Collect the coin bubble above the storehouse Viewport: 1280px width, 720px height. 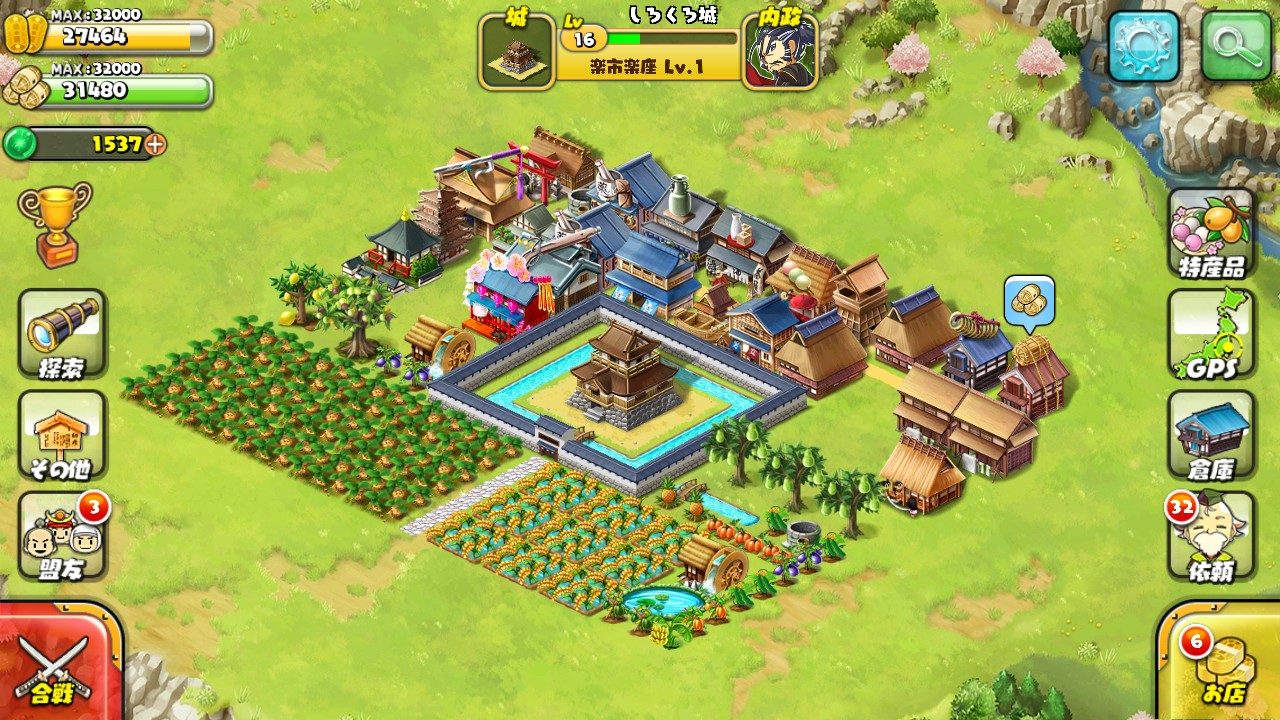tap(1029, 302)
